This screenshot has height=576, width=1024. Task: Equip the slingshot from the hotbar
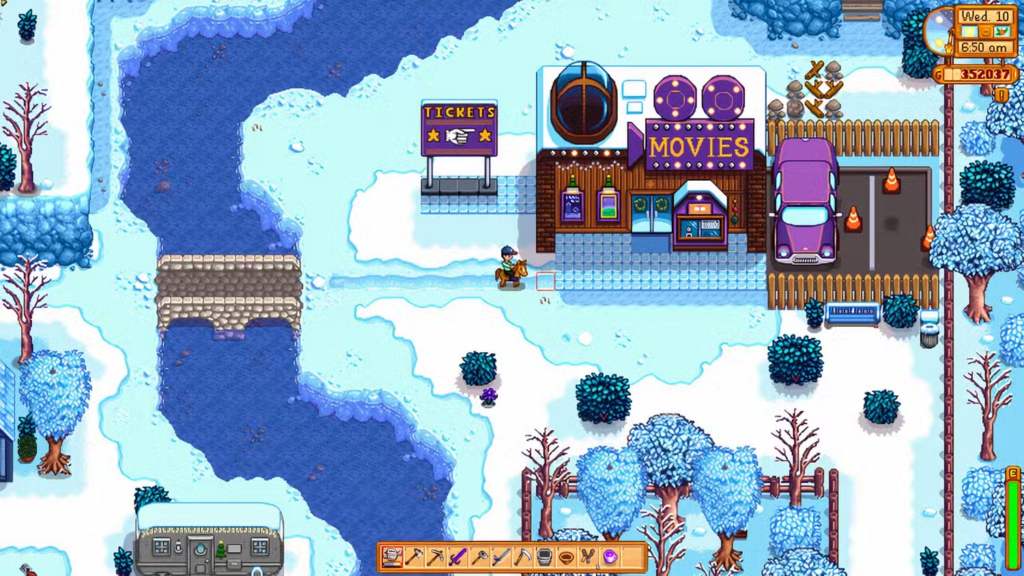coord(588,557)
